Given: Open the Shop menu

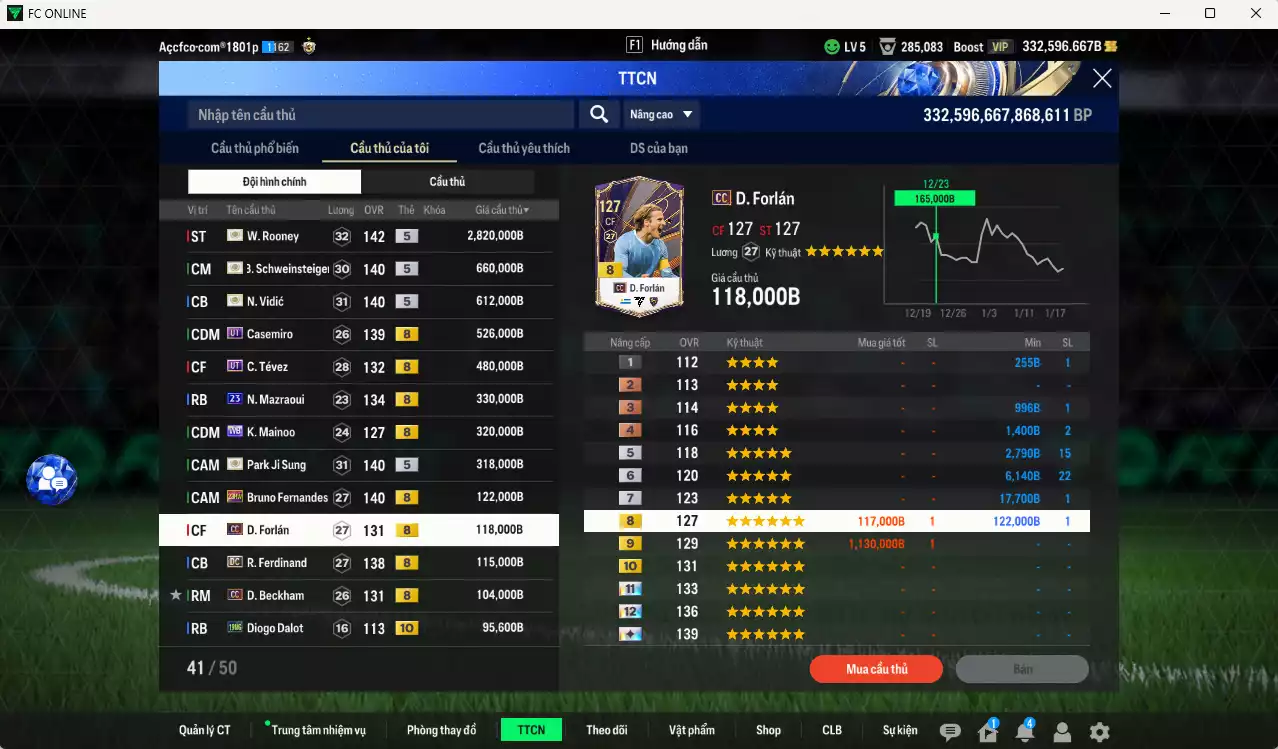Looking at the screenshot, I should click(768, 730).
